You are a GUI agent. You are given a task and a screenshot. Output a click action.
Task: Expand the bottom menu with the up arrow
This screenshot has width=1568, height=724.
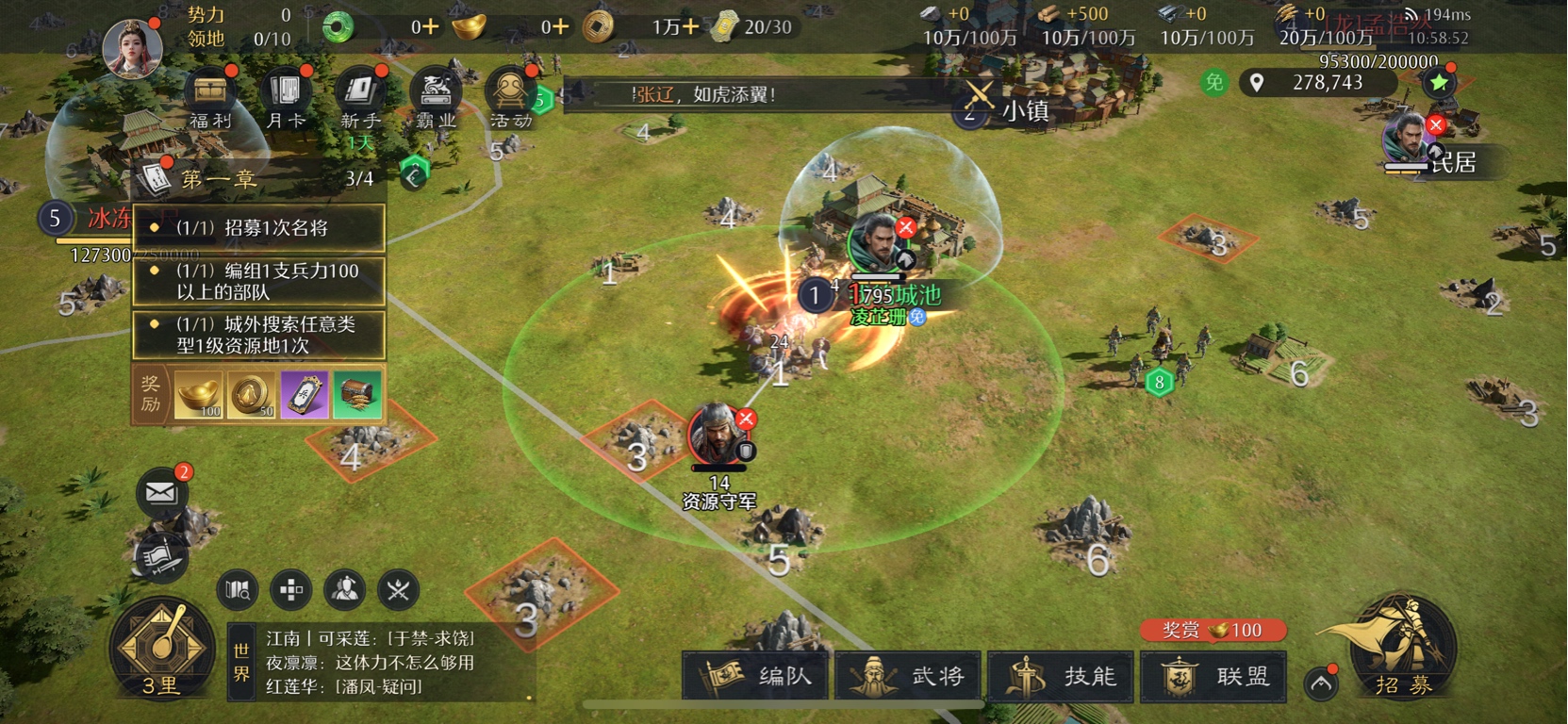(x=1321, y=683)
